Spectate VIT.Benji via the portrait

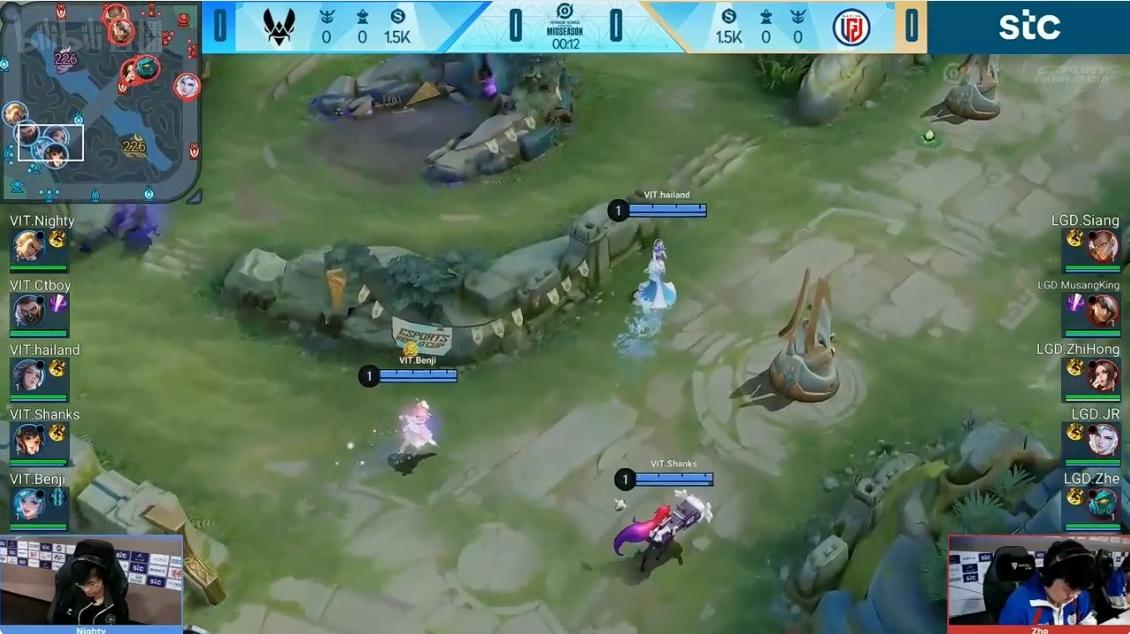pos(27,504)
